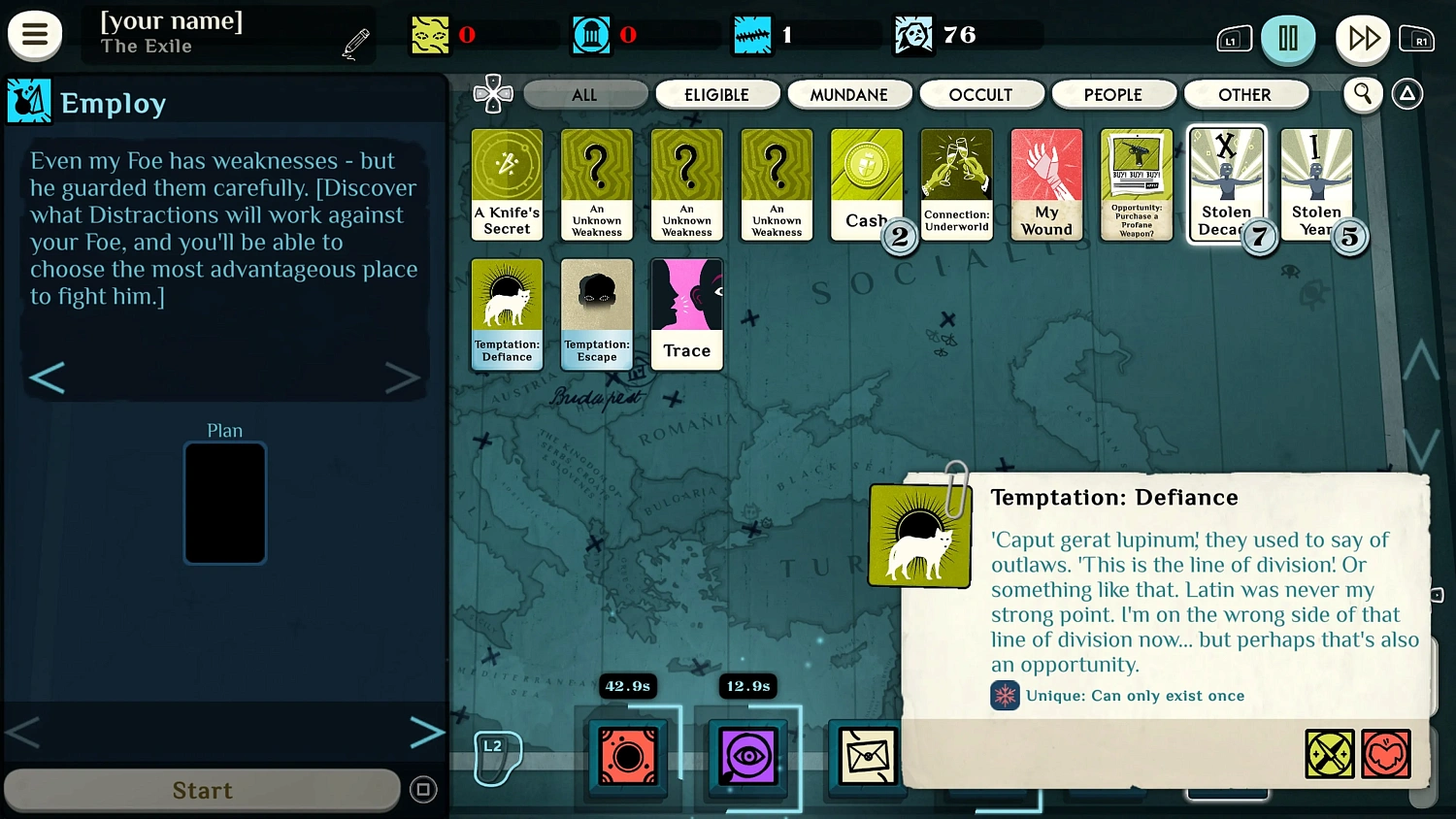The height and width of the screenshot is (819, 1456).
Task: Enable the ELIGIBLE card filter
Action: point(717,94)
